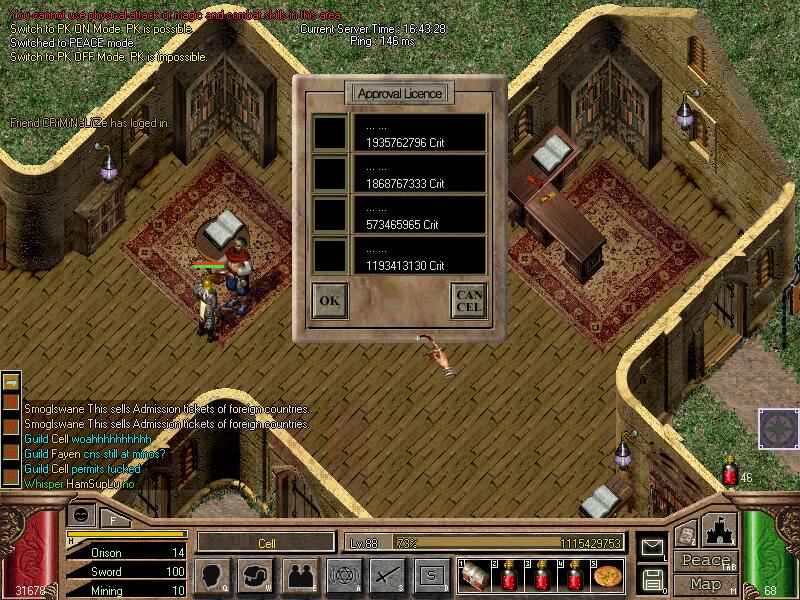
Task: Confirm with the OK button
Action: click(x=330, y=300)
